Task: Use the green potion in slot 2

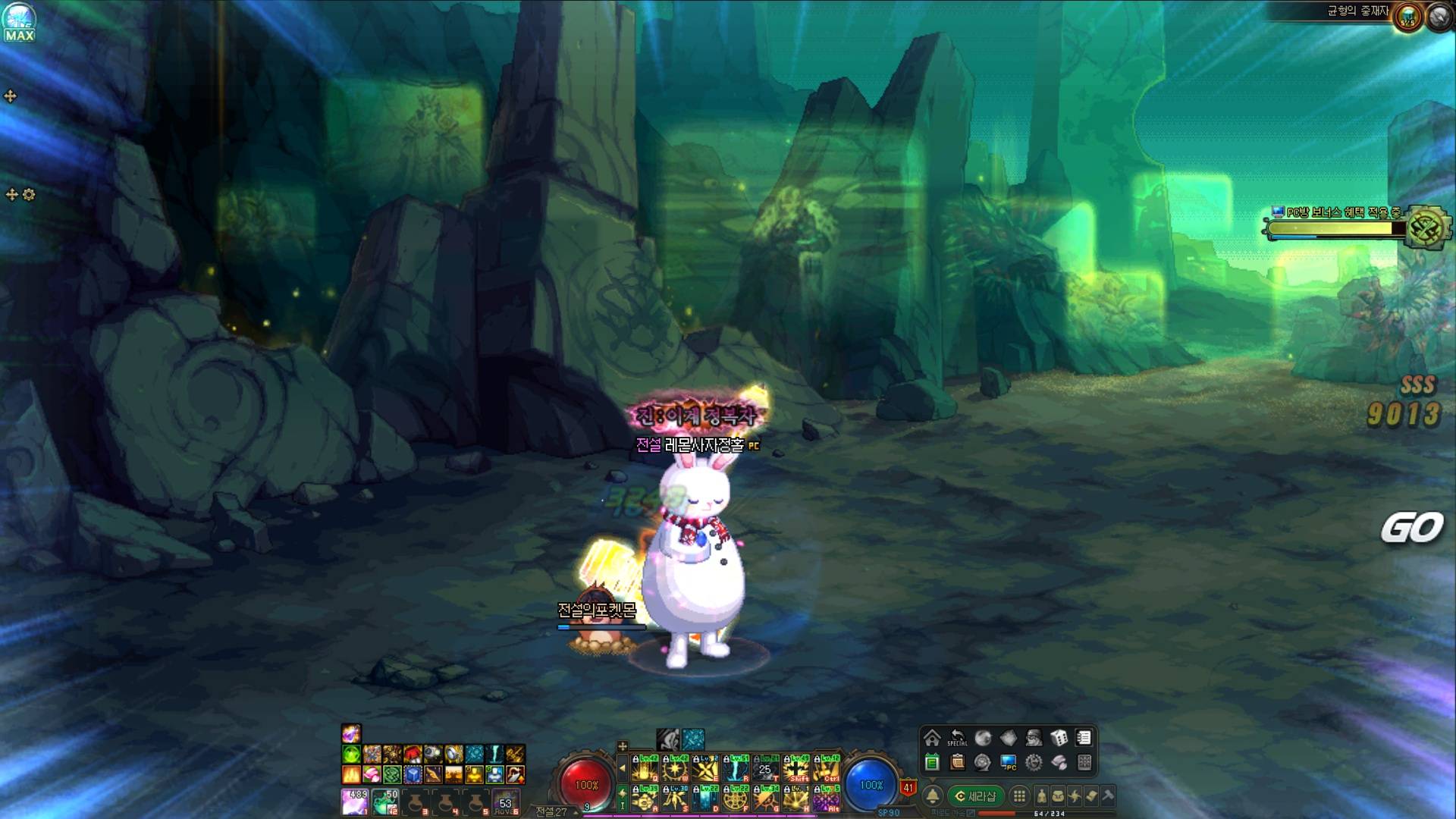Action: 385,801
